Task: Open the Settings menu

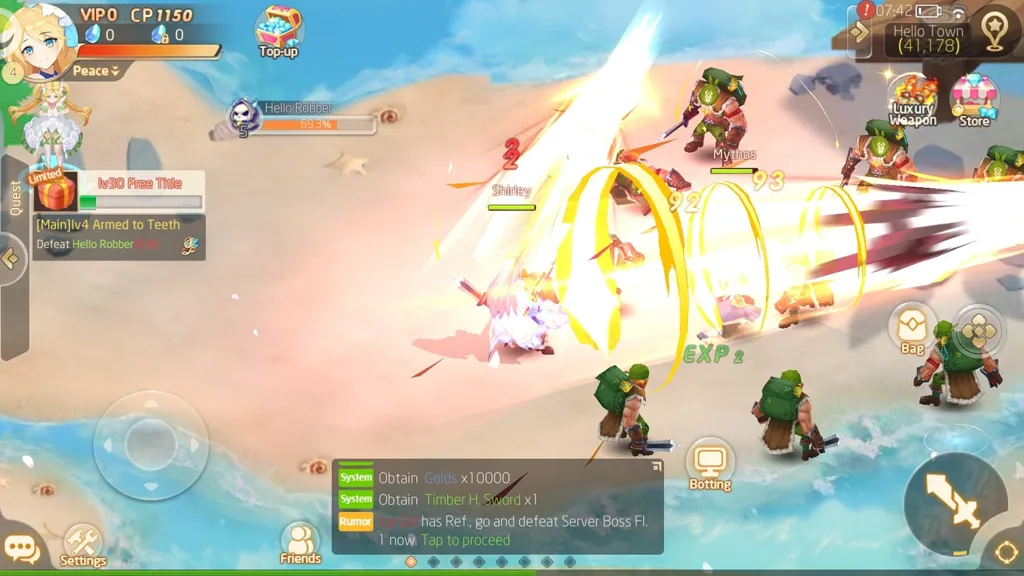Action: click(x=83, y=545)
